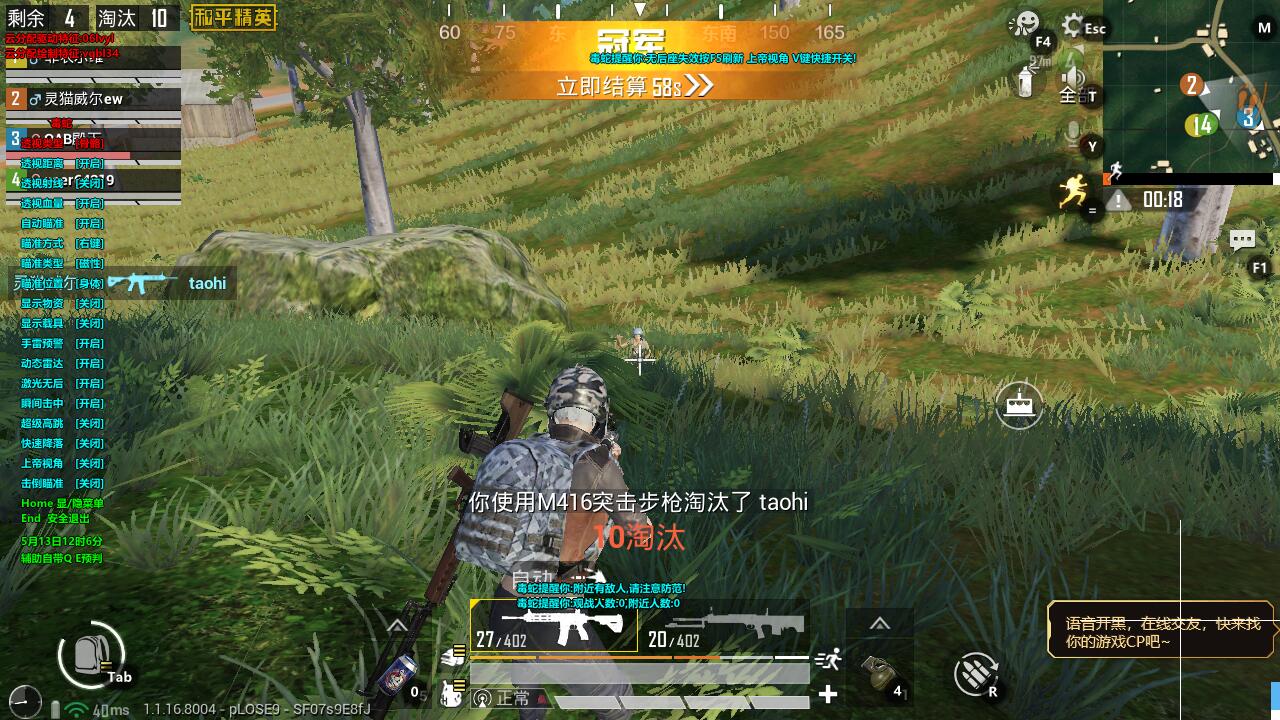1280x720 pixels.
Task: Expand the throwables list arrow above grenade
Action: pyautogui.click(x=879, y=624)
